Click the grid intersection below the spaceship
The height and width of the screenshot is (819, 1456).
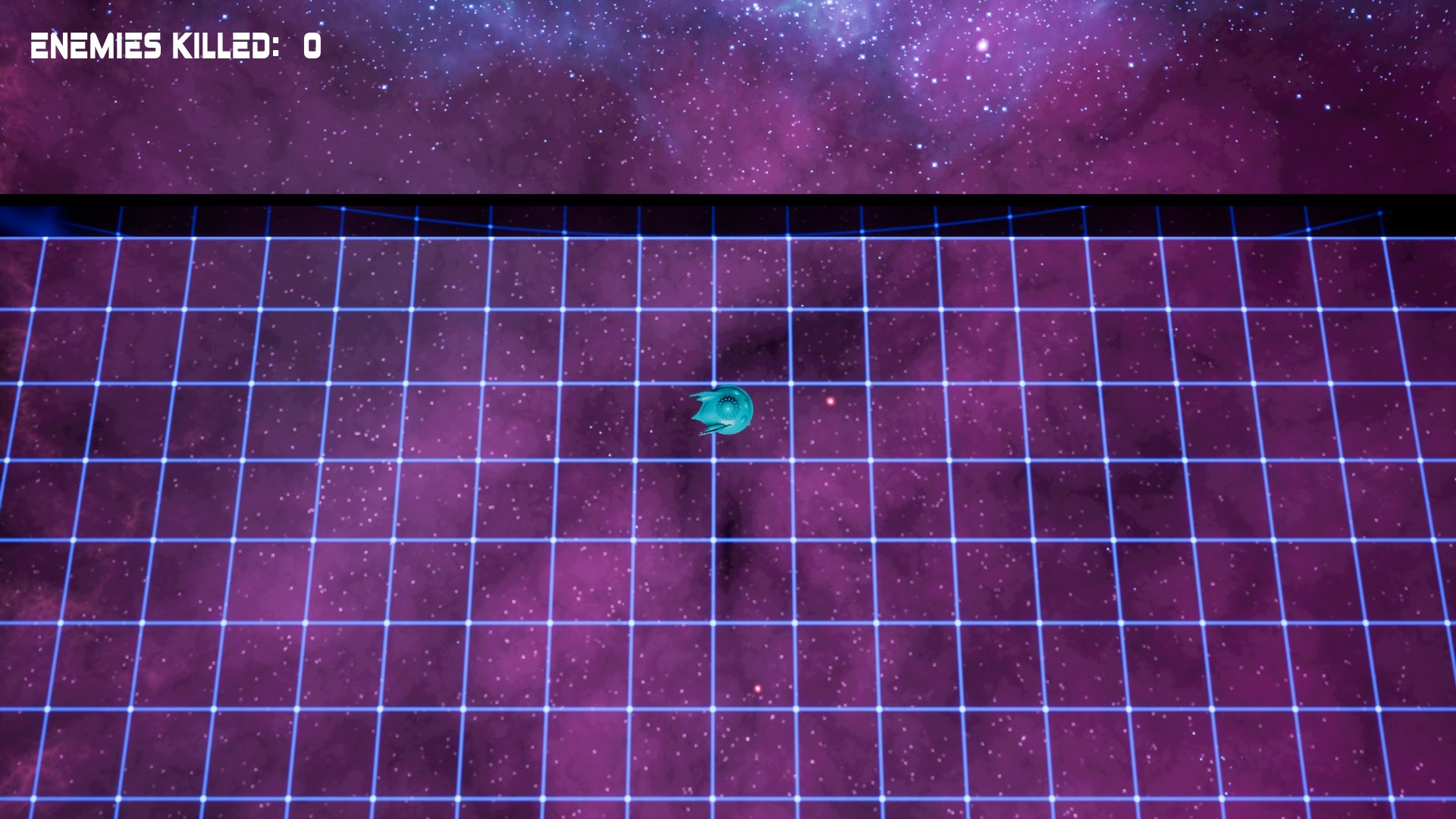tap(714, 459)
